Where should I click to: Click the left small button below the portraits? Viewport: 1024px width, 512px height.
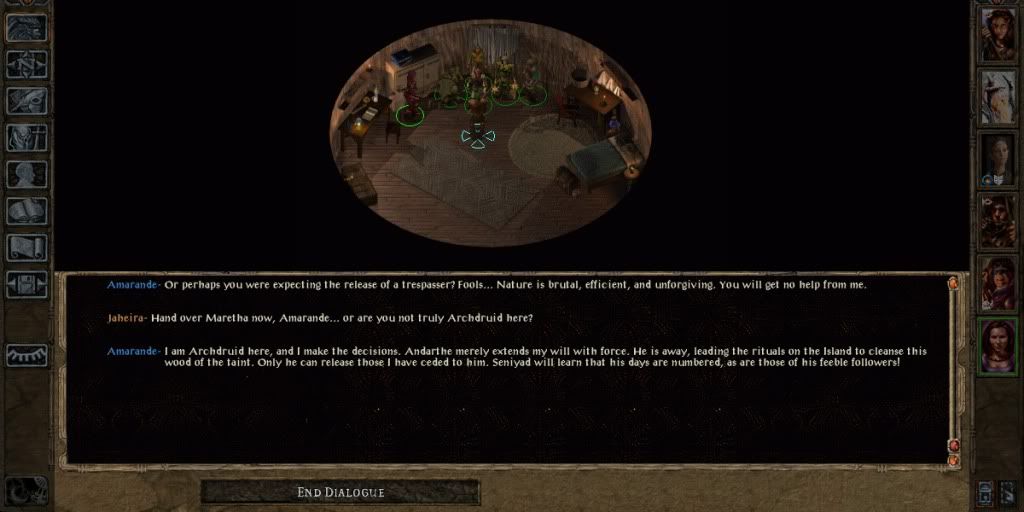click(x=986, y=491)
